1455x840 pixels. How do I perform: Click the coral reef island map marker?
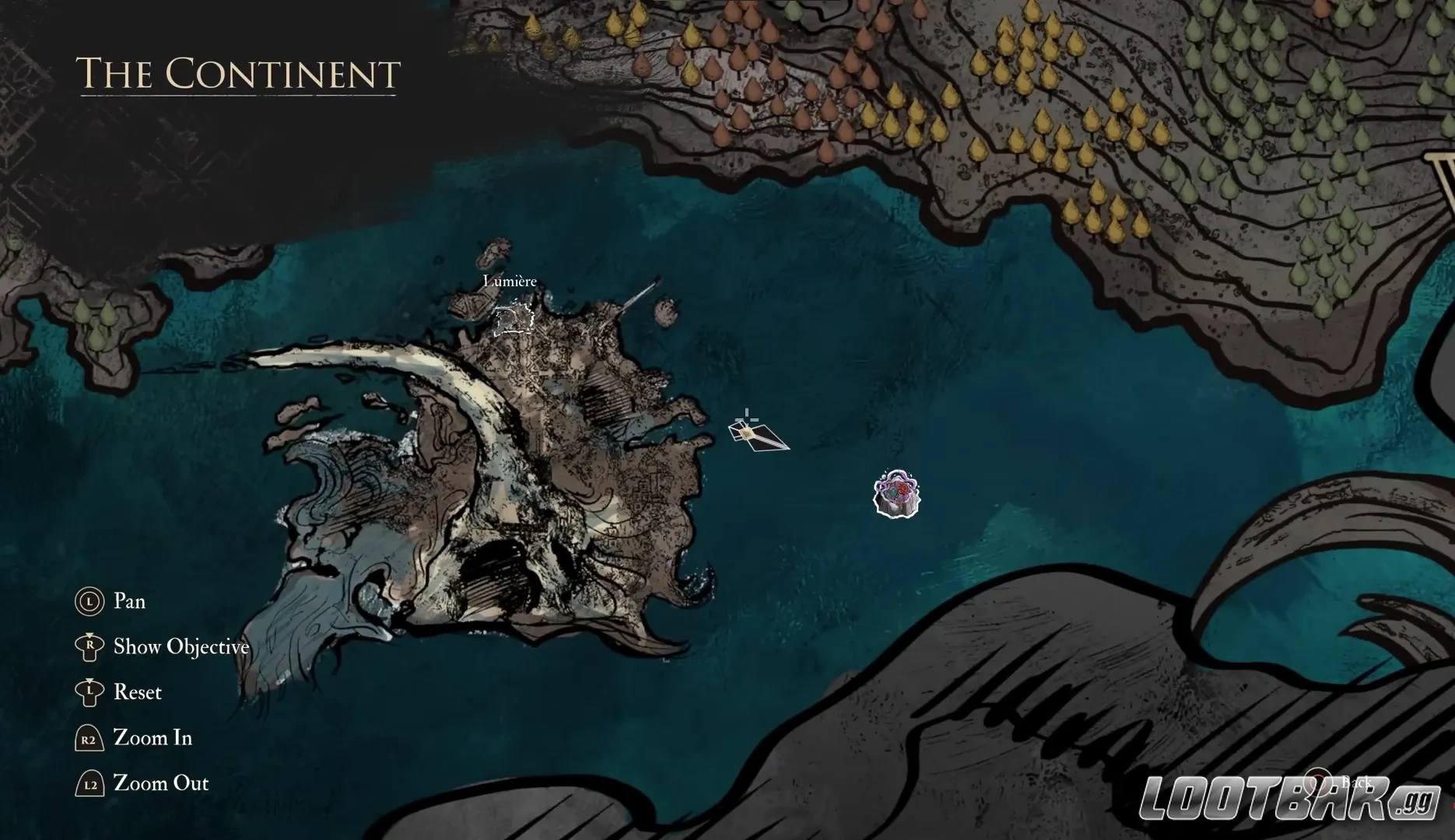(896, 493)
